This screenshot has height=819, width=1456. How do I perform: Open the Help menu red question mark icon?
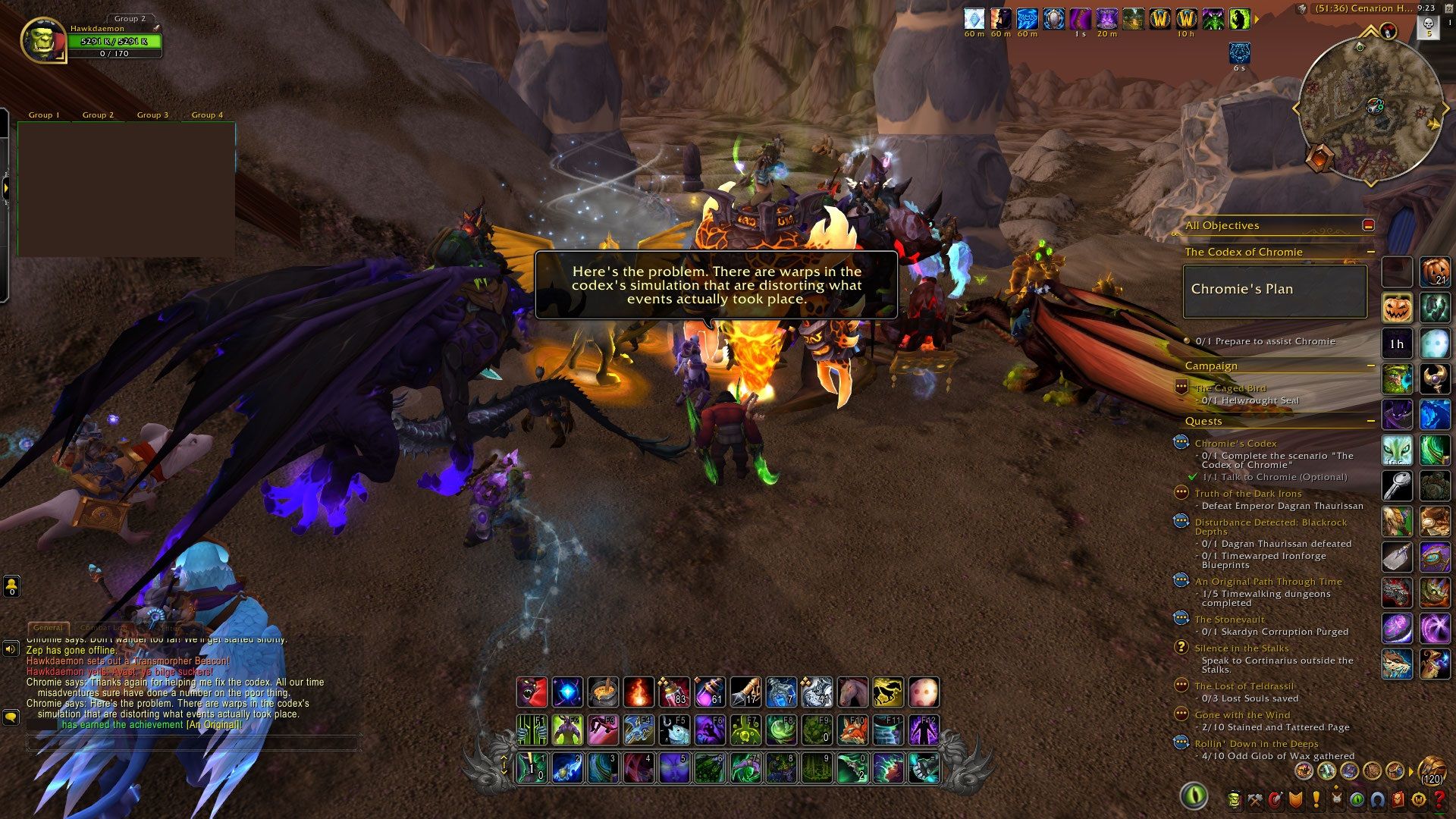[1439, 800]
